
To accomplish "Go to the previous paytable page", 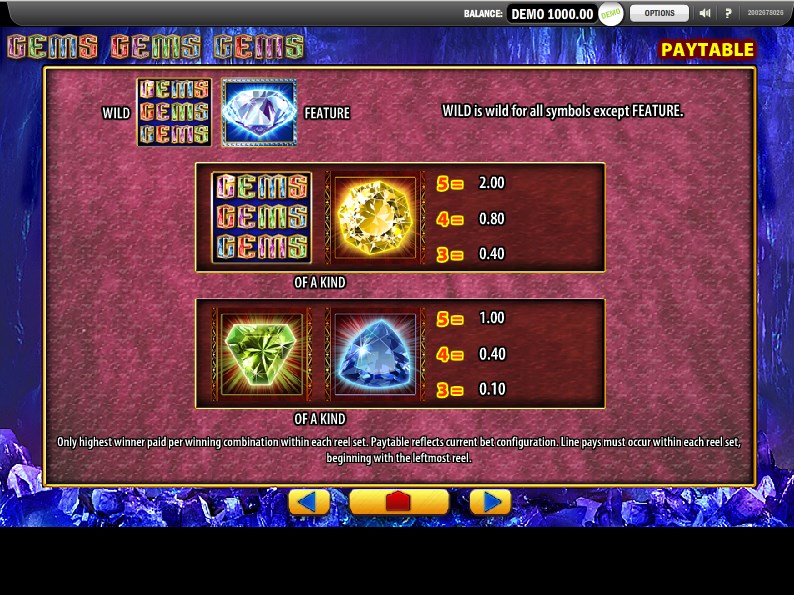I will click(309, 502).
